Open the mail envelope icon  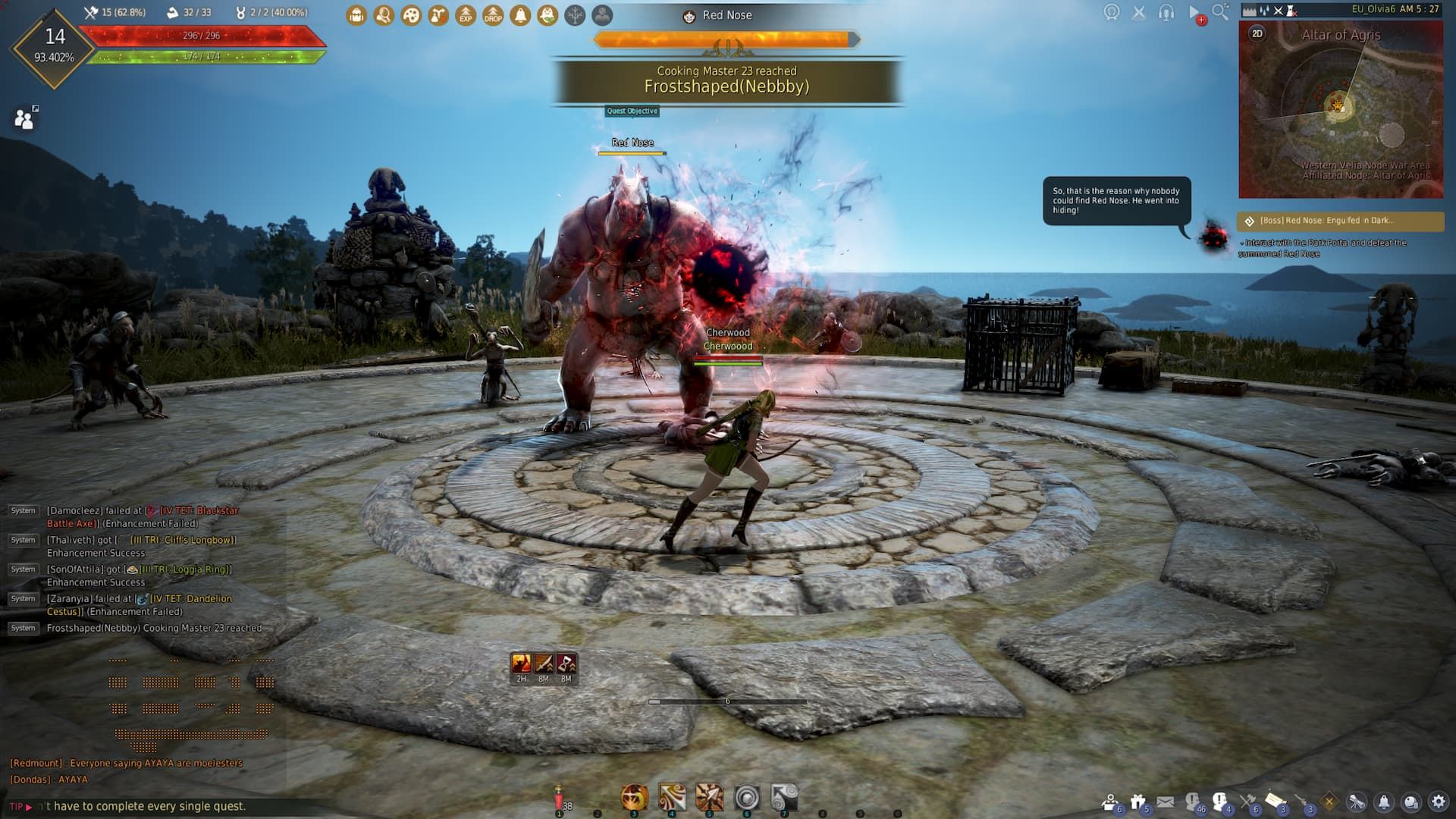(1164, 800)
